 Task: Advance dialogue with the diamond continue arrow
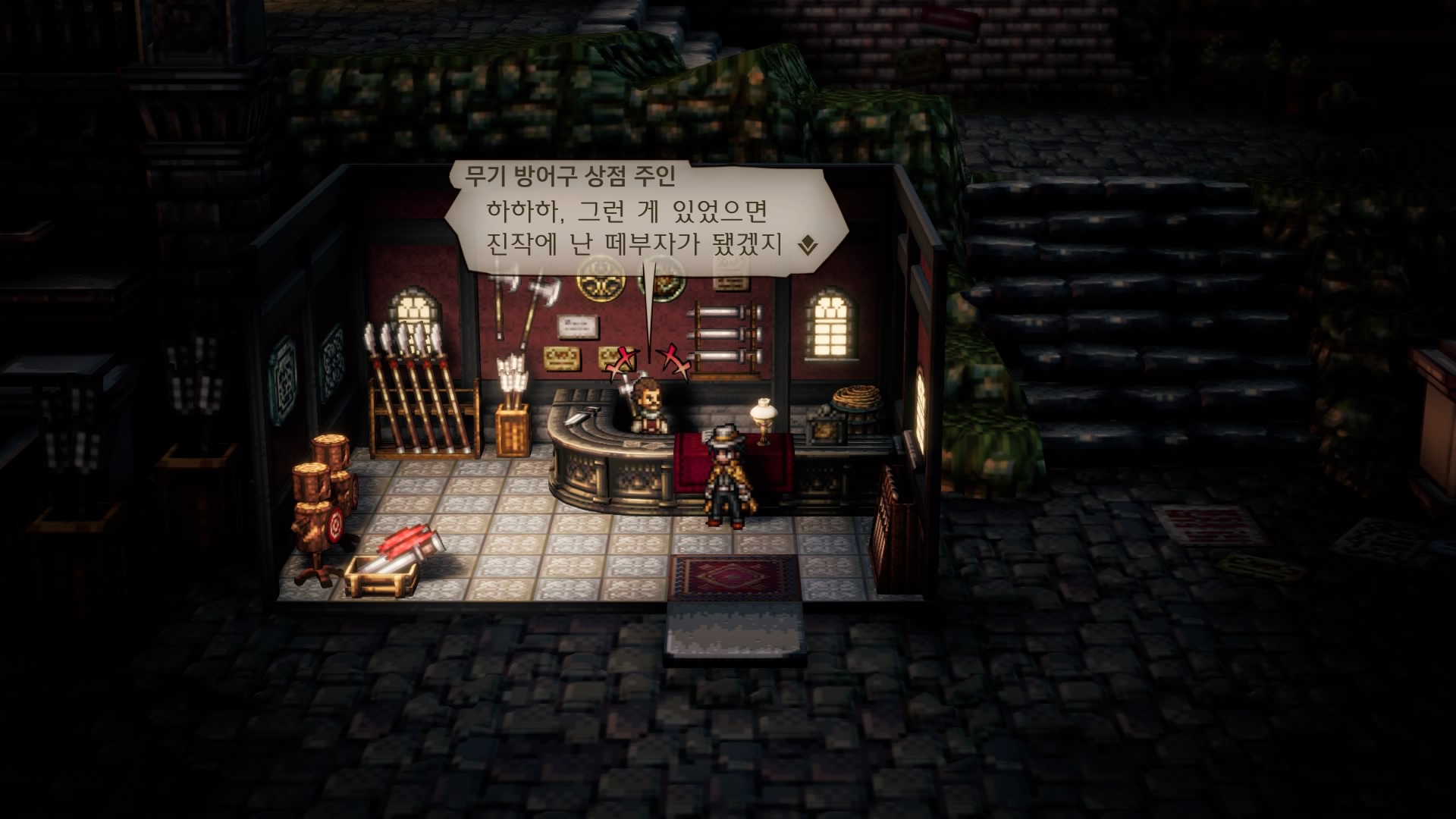(808, 245)
